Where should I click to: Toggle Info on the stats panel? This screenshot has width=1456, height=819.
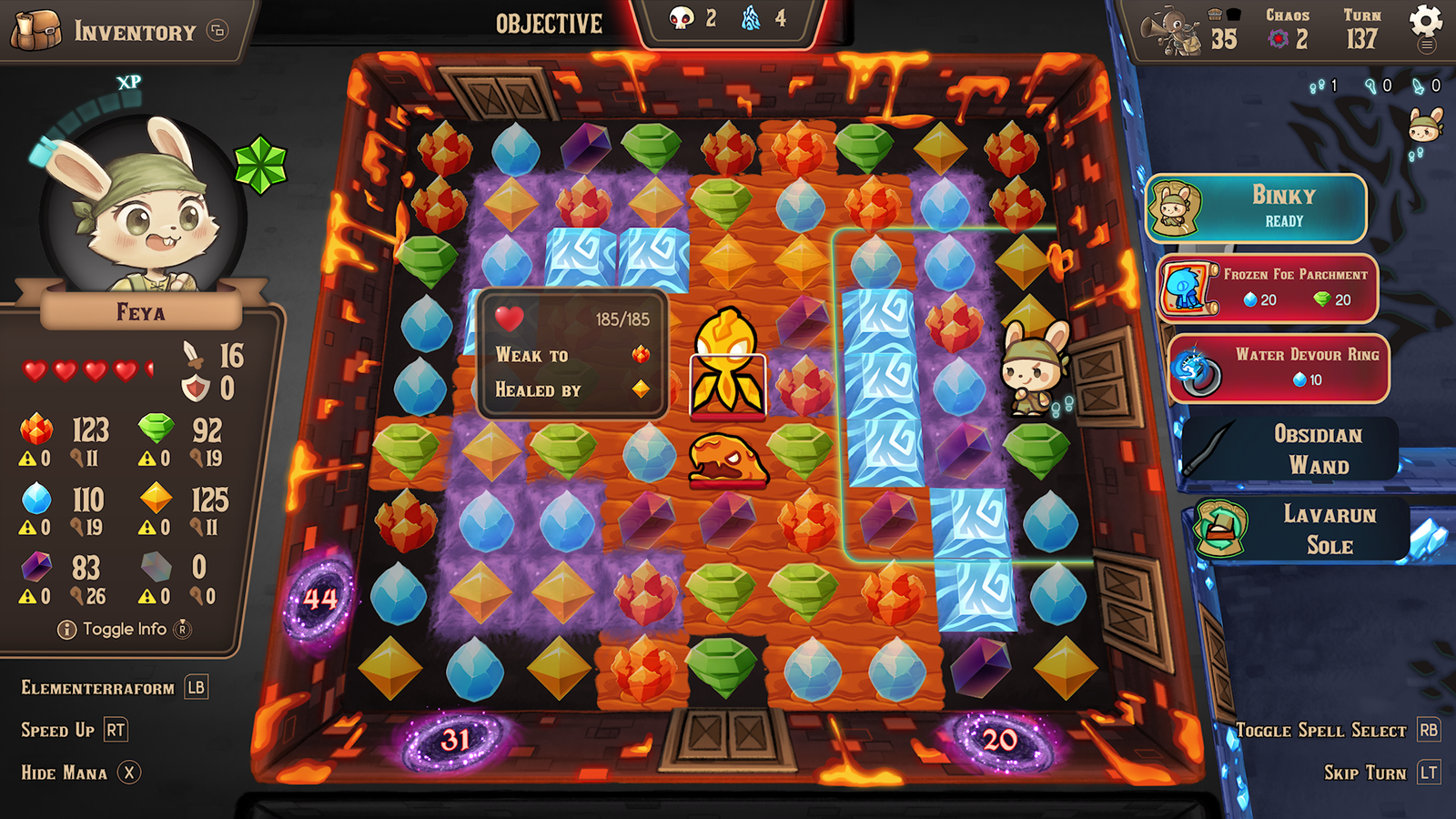125,629
